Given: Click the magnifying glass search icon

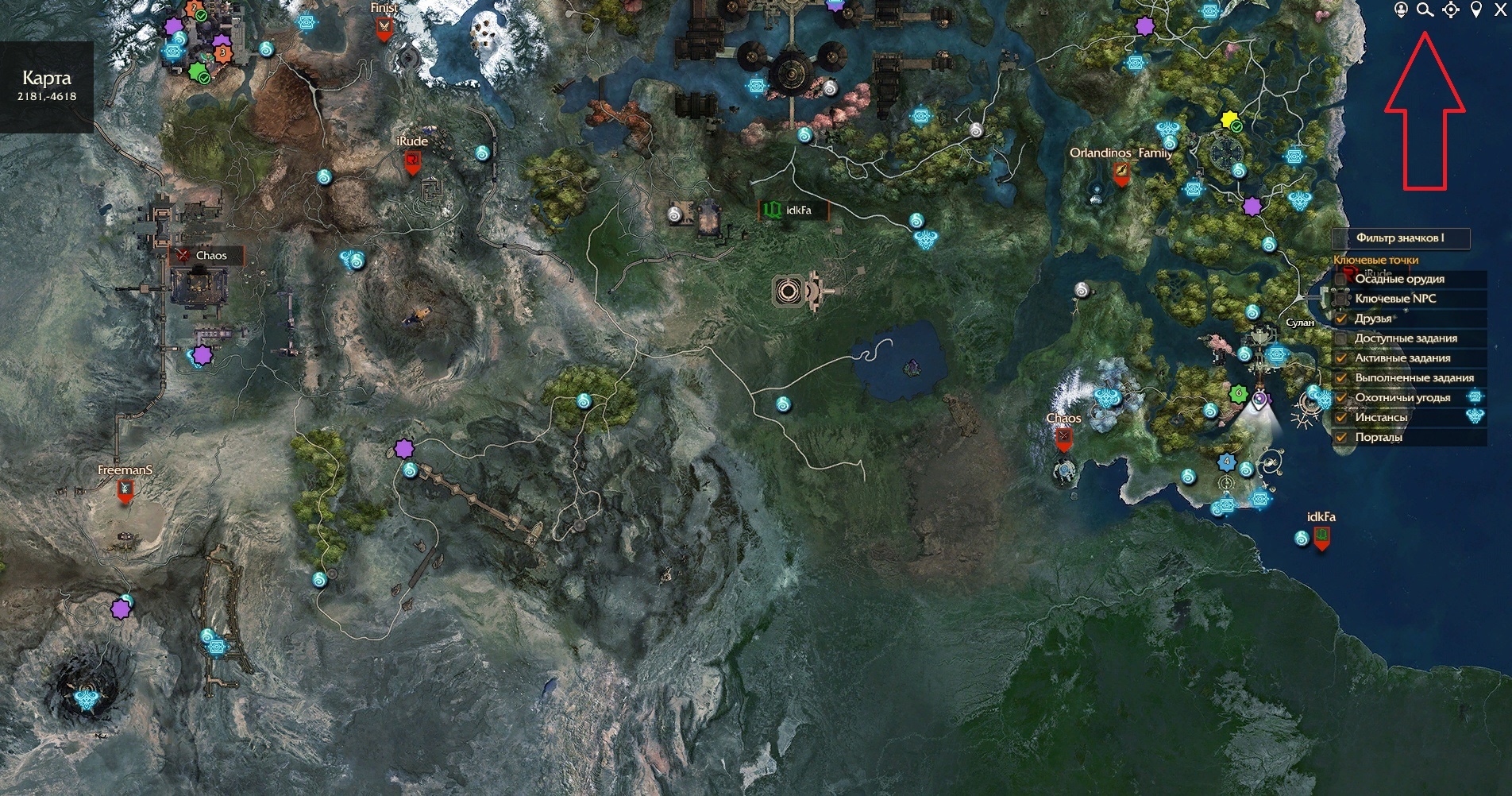Looking at the screenshot, I should (1425, 10).
